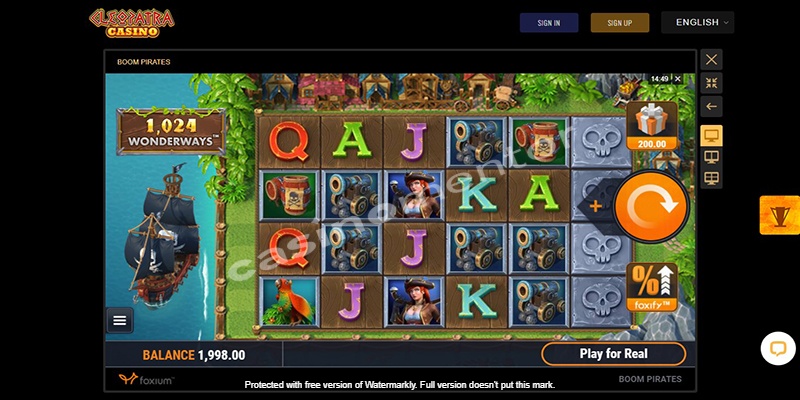Open the live chat bubble
Screen dimensions: 800x400
pyautogui.click(x=777, y=348)
